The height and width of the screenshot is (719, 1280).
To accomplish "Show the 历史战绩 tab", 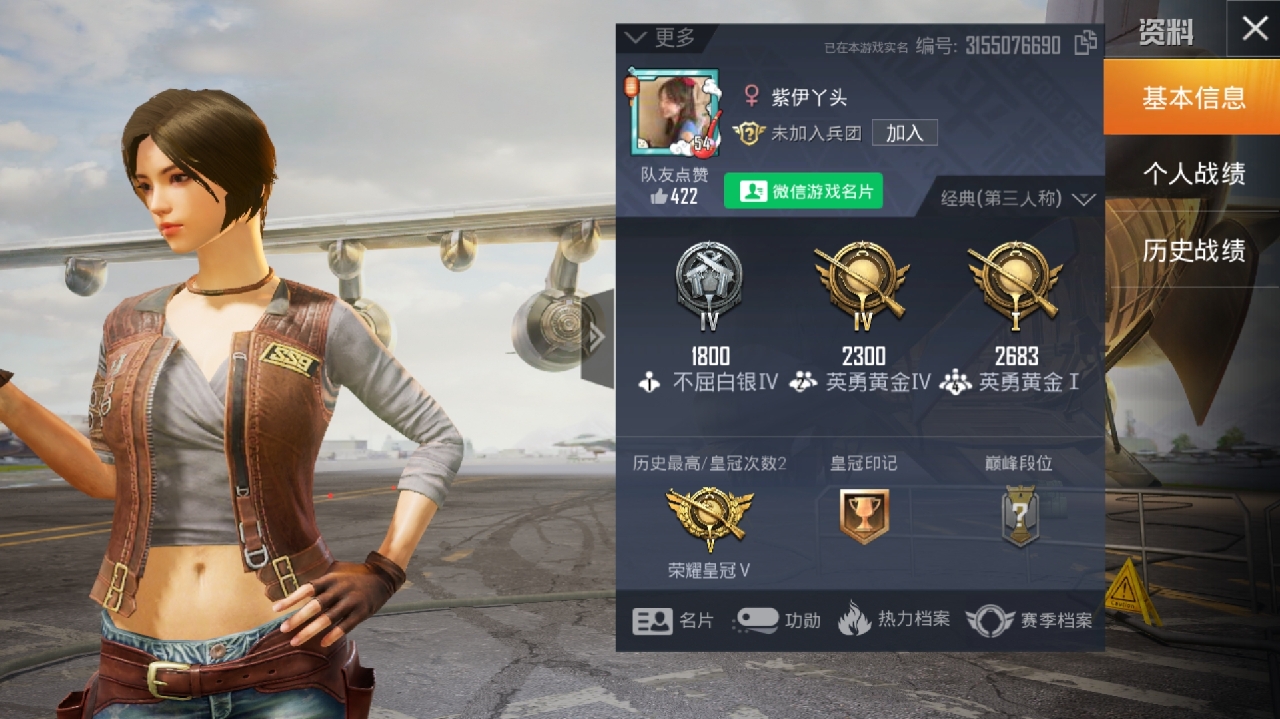I will (1193, 250).
